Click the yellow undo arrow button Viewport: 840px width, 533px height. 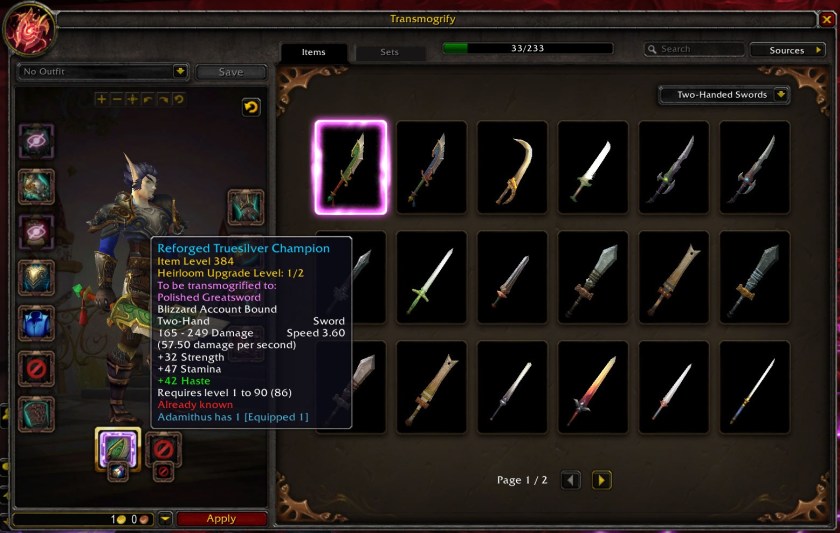[x=251, y=107]
